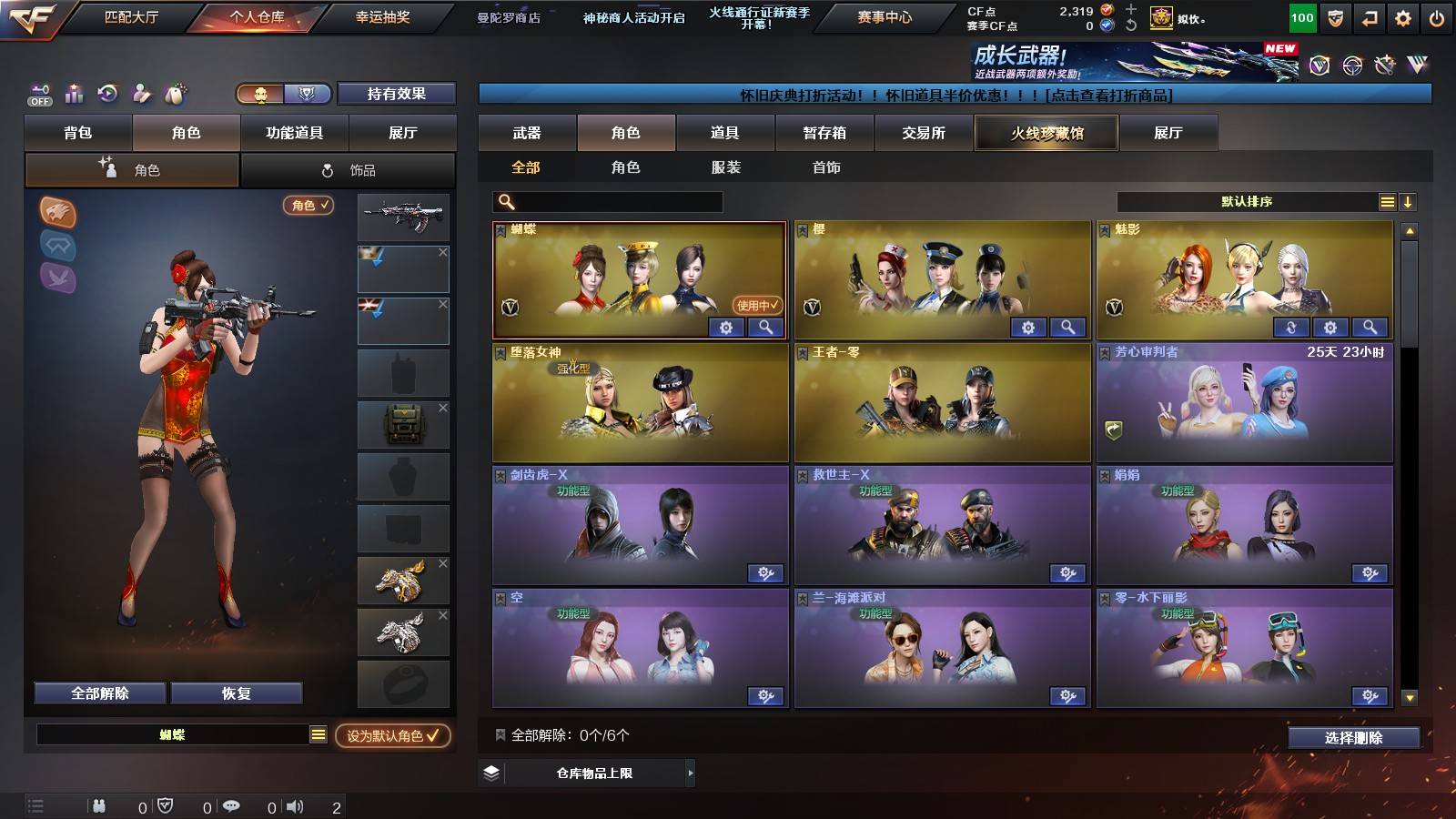Toggle to trophy view beside 持有效果
The image size is (1456, 819).
[308, 94]
